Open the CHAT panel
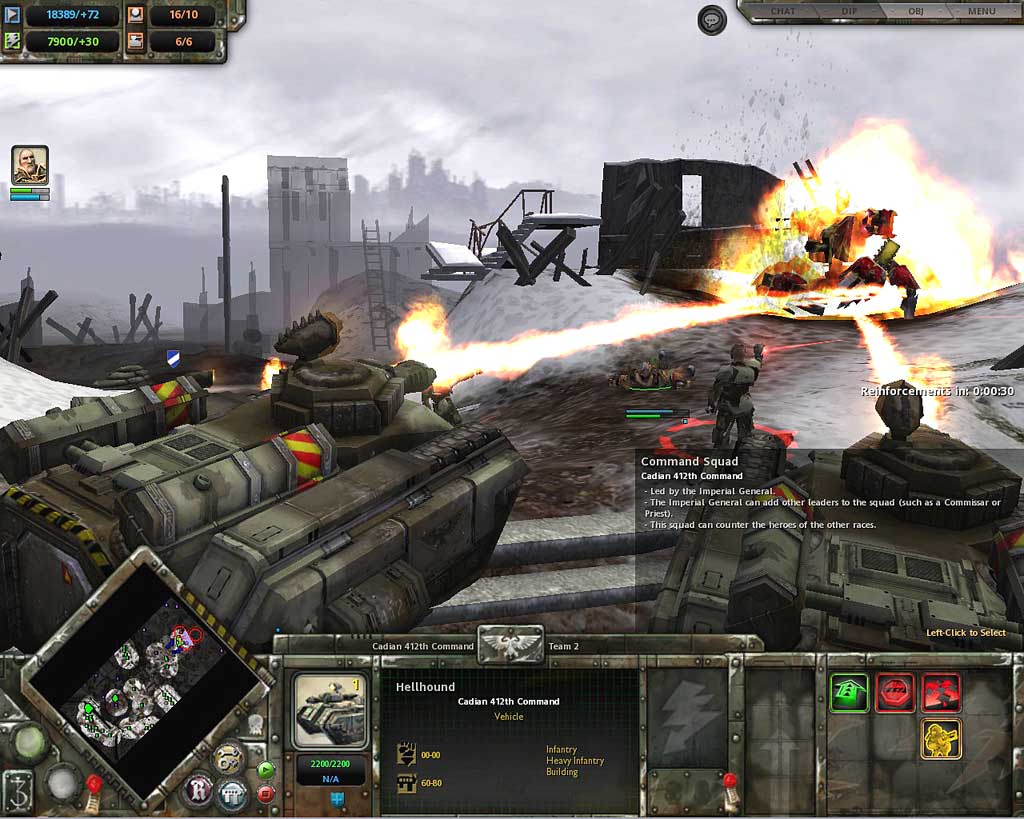Image resolution: width=1024 pixels, height=819 pixels. tap(783, 11)
